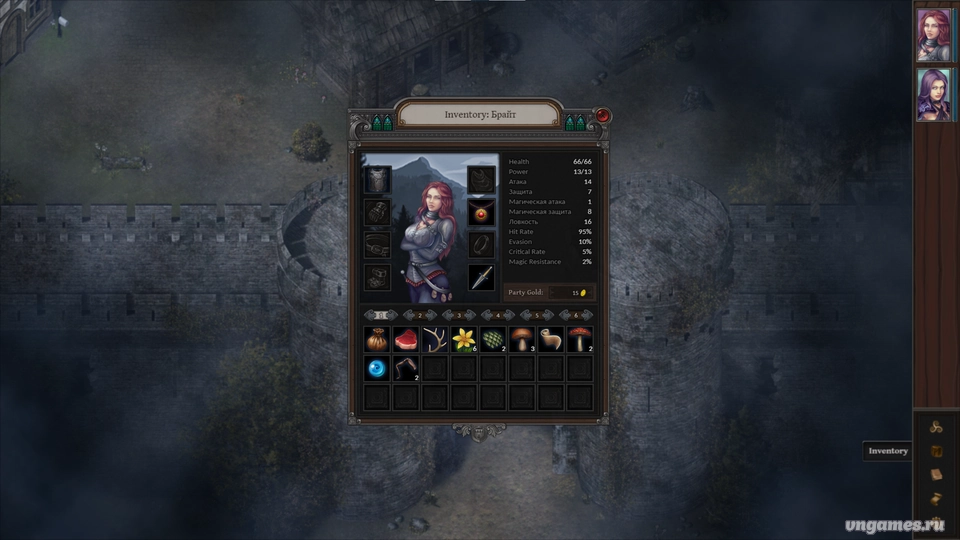Click the red spotted mushroom stack

point(580,340)
